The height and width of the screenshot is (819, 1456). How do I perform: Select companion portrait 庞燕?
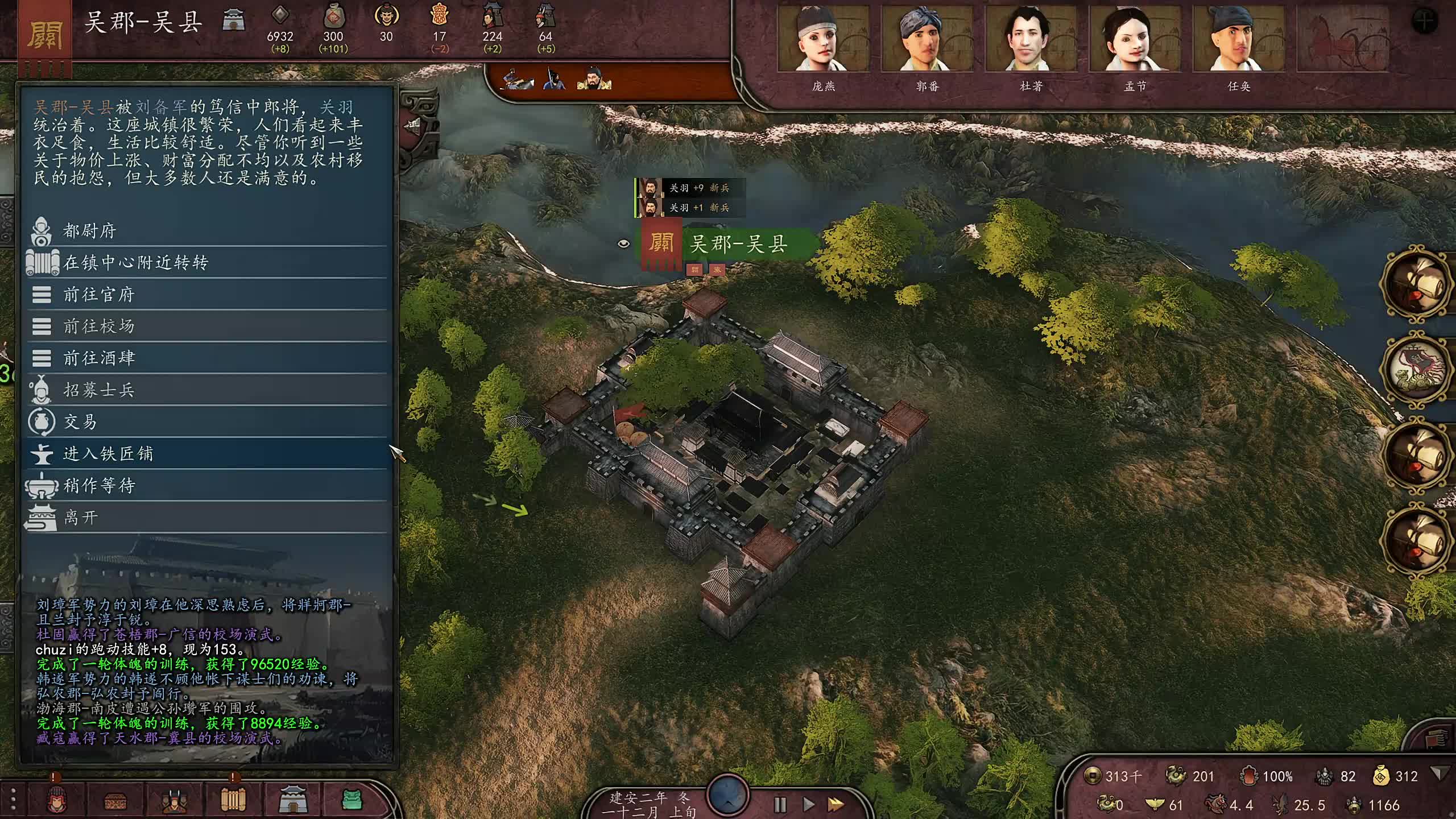tap(823, 40)
